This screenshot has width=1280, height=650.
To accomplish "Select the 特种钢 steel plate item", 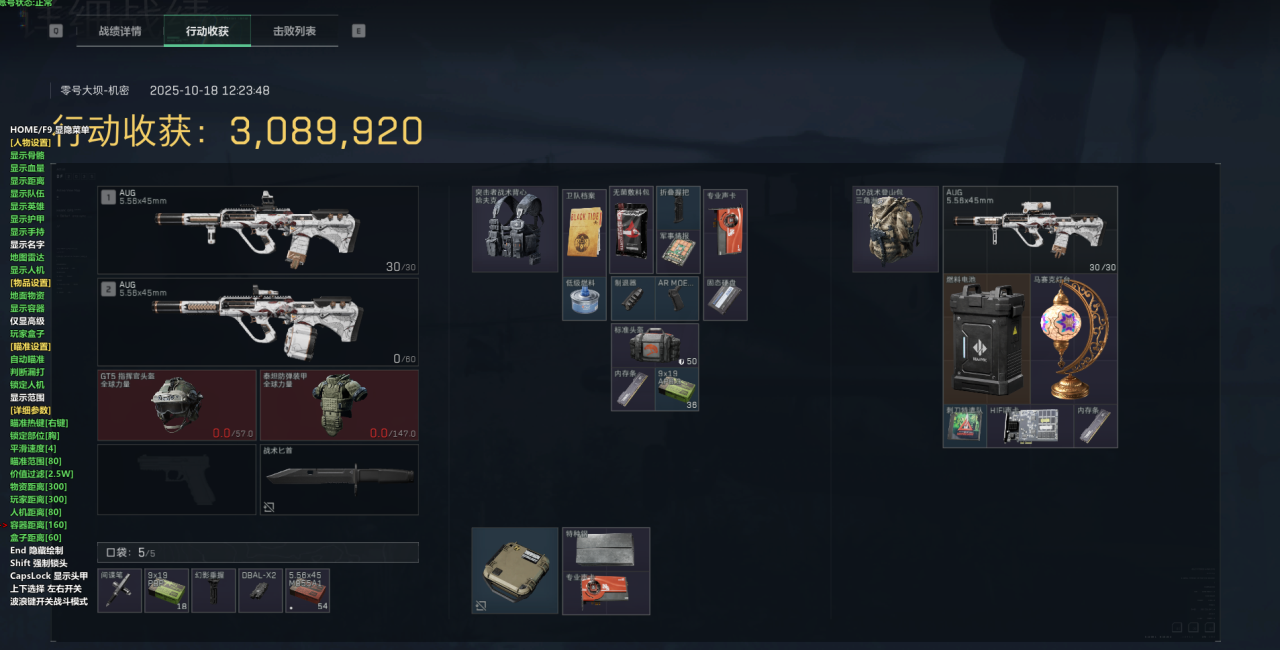I will (606, 548).
